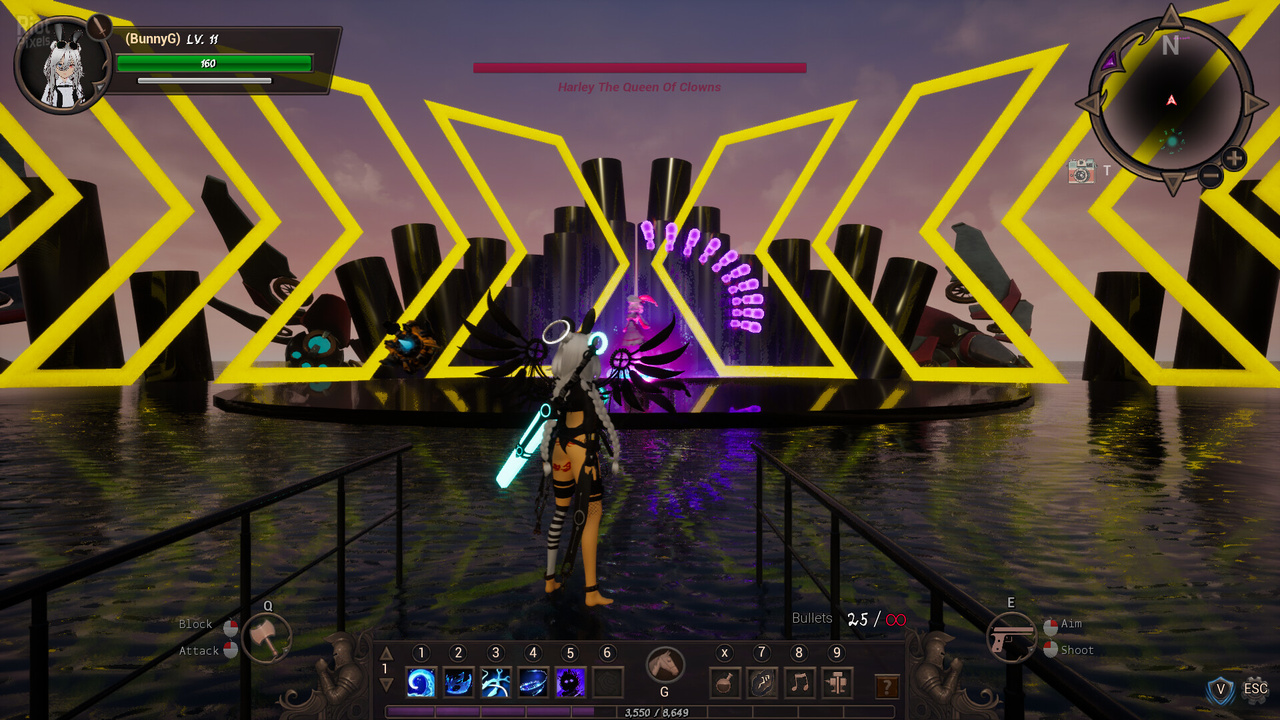
Task: Cast the dark spirit skill in slot 5
Action: tap(569, 681)
